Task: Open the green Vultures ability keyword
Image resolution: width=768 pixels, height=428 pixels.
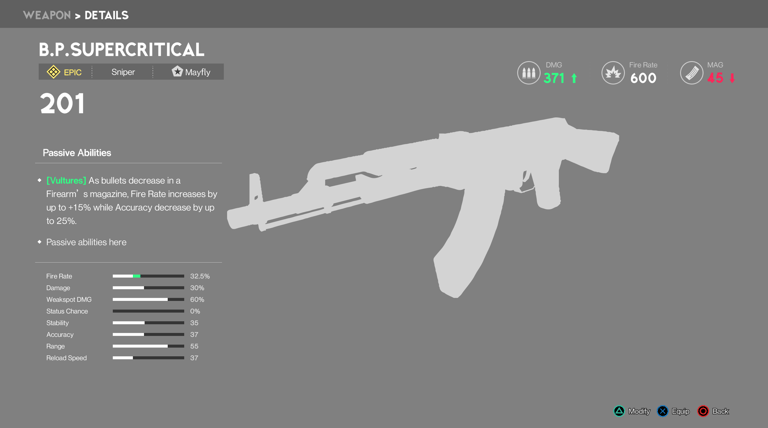Action: pyautogui.click(x=66, y=181)
